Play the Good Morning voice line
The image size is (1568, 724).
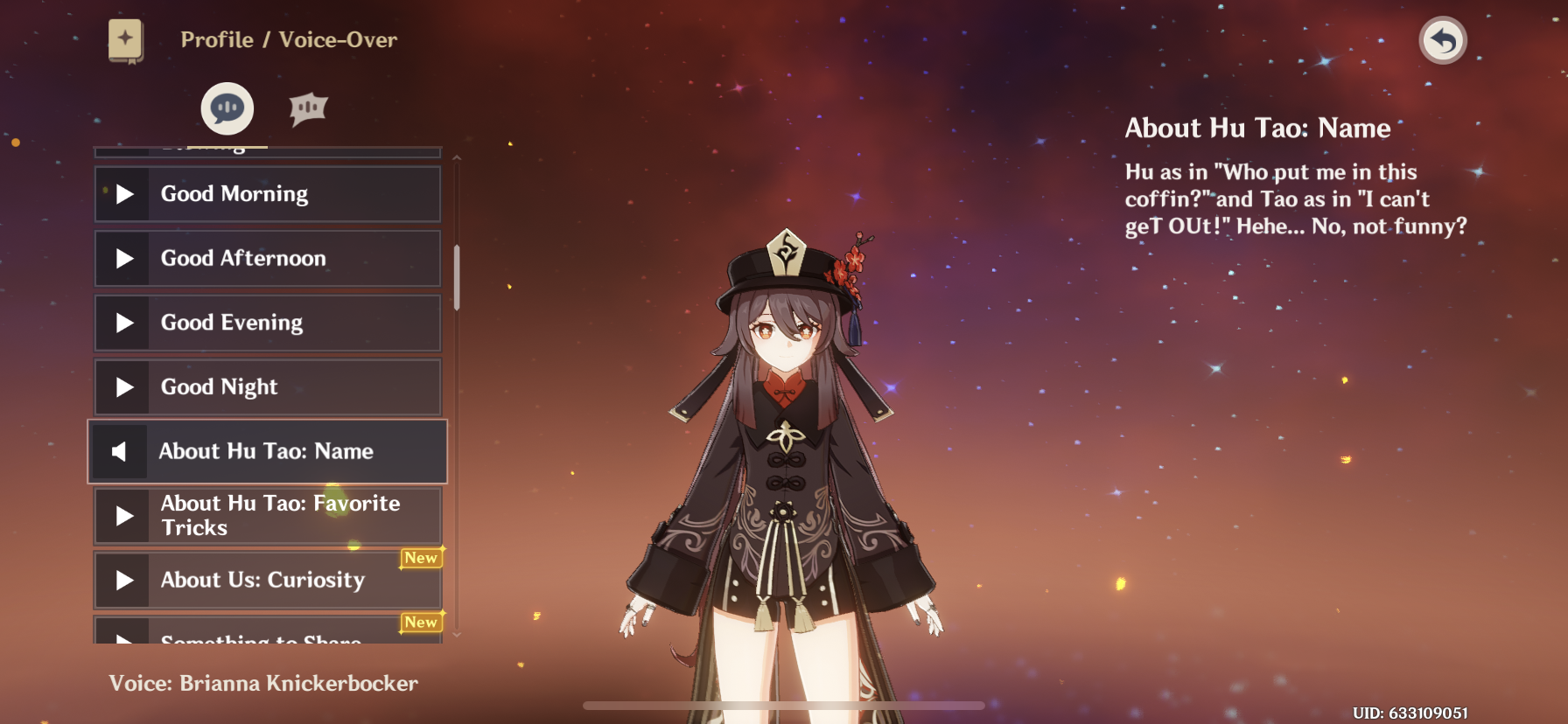point(267,194)
